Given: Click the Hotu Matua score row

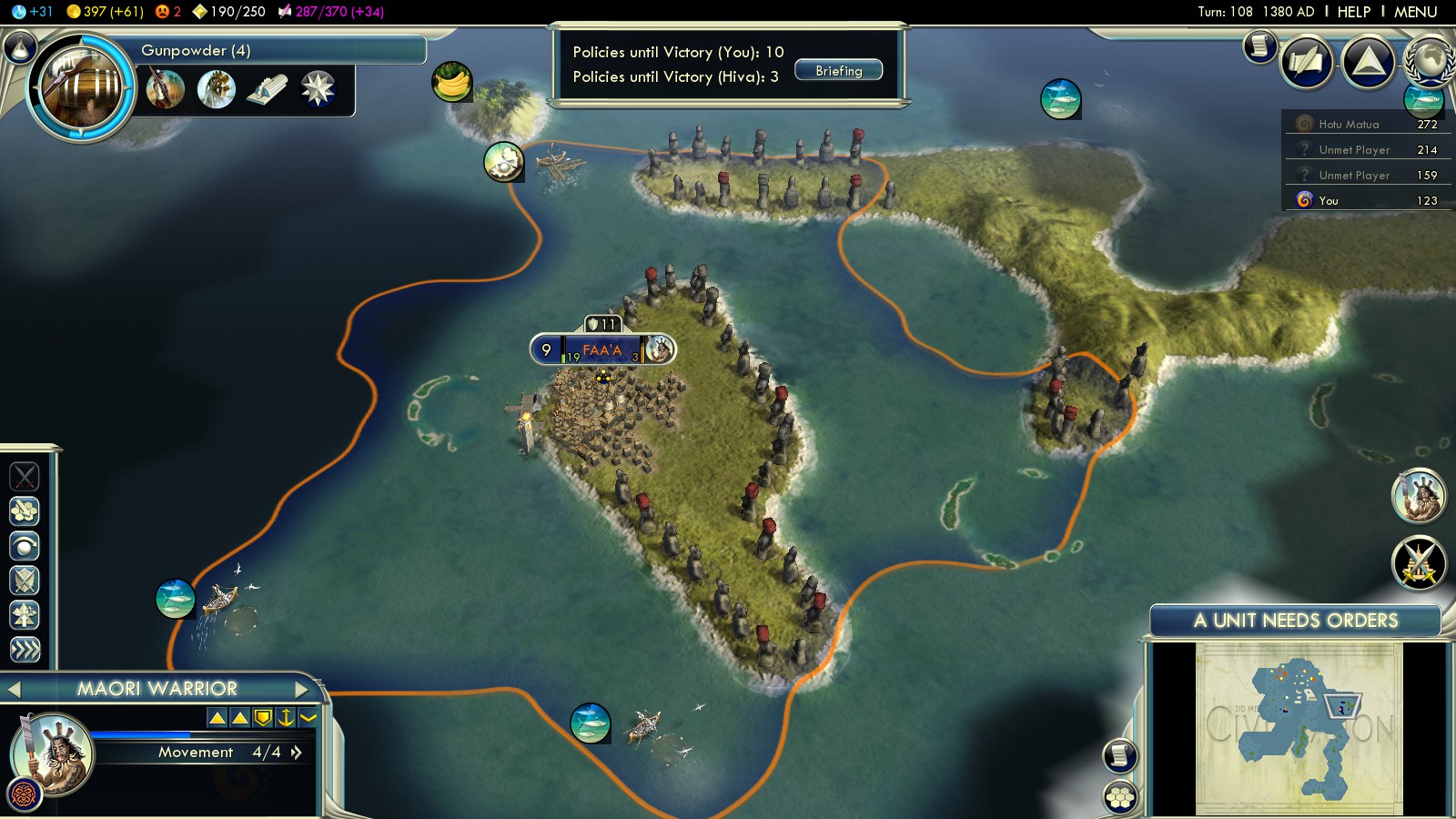Looking at the screenshot, I should (1367, 125).
